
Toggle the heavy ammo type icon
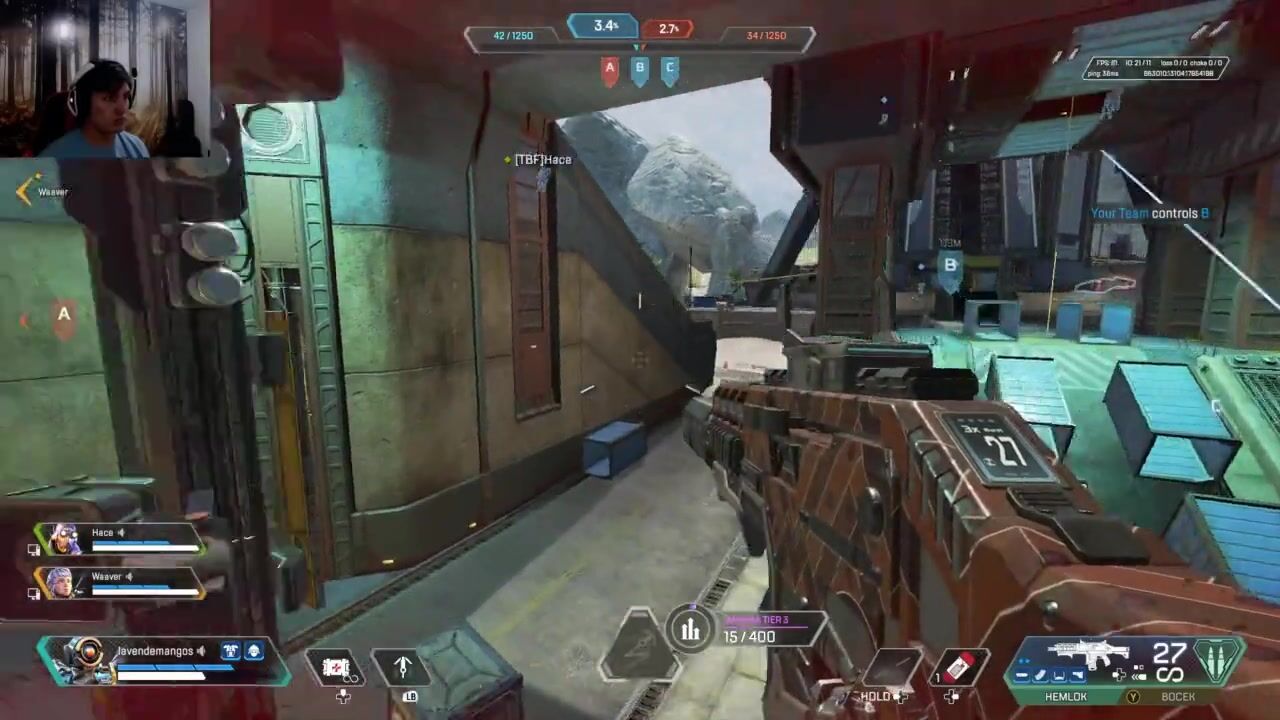tap(1217, 661)
